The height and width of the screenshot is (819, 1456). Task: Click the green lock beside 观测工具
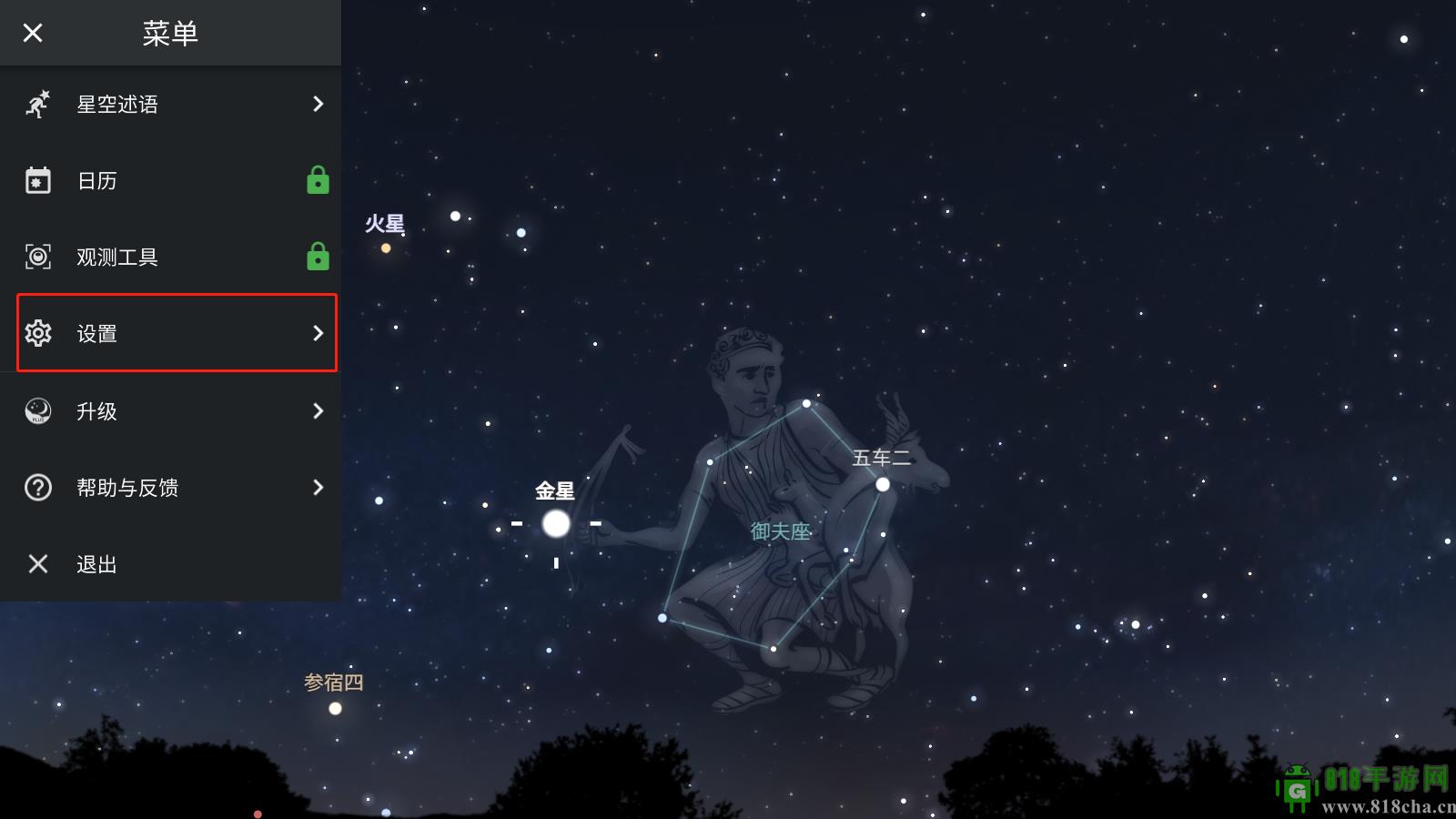pos(318,257)
